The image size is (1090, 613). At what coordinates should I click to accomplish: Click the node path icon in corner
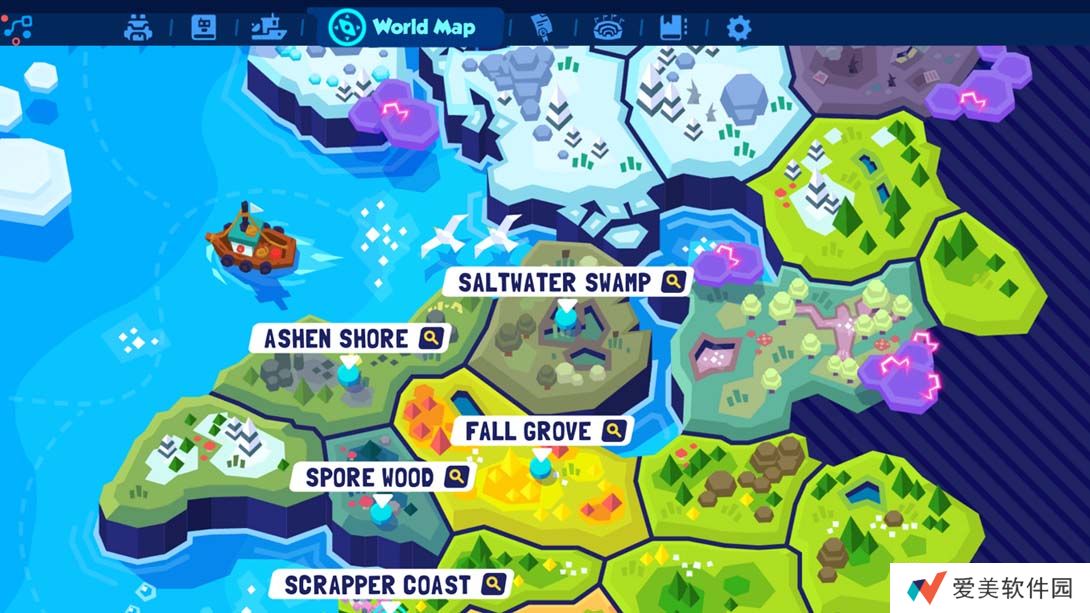pyautogui.click(x=17, y=27)
